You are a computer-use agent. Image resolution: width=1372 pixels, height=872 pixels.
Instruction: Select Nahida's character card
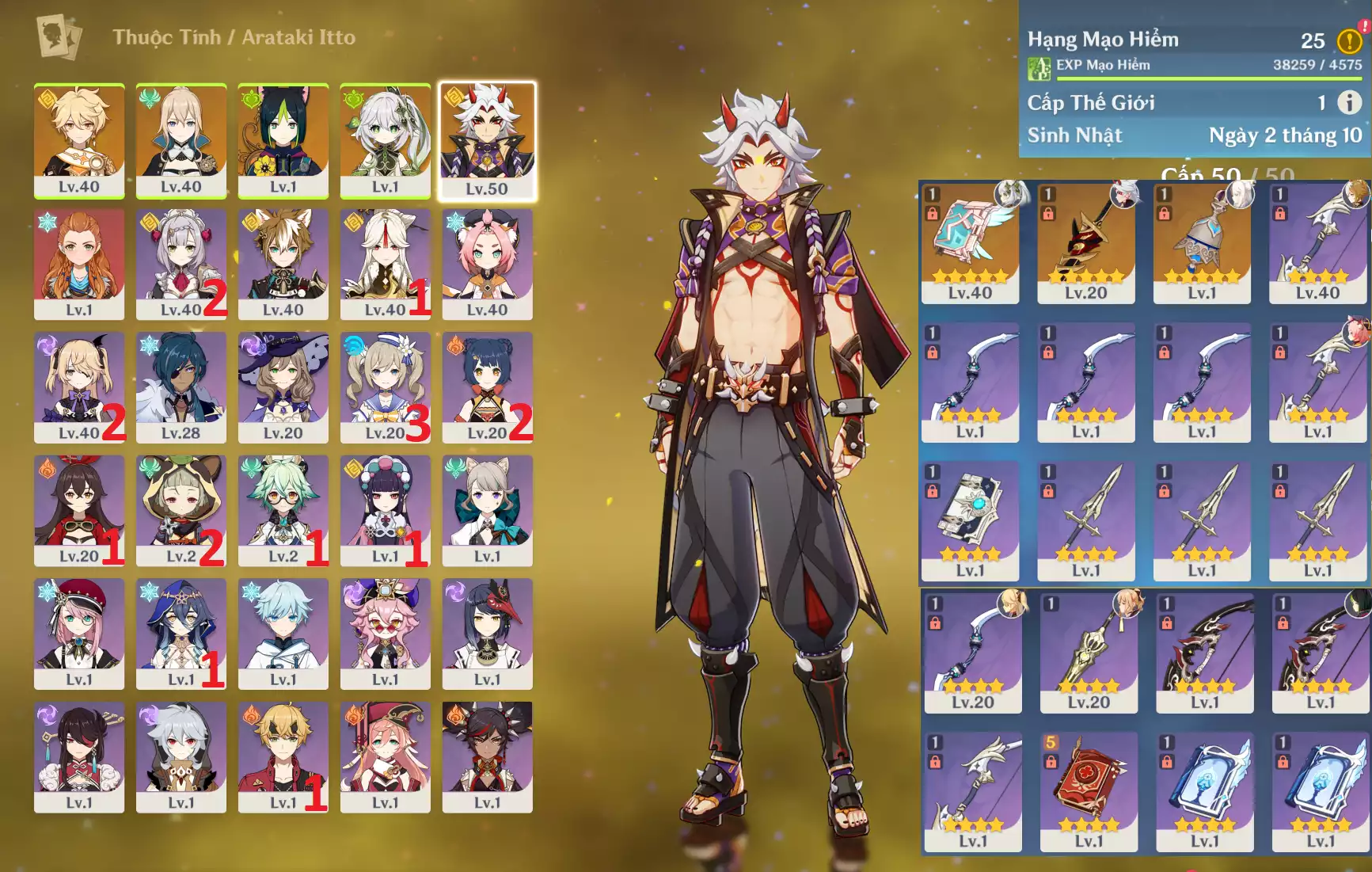386,140
